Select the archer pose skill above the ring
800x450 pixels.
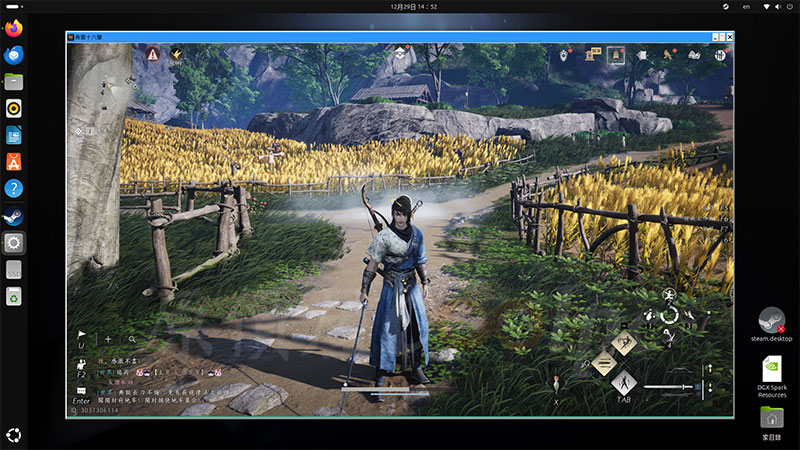tap(669, 295)
